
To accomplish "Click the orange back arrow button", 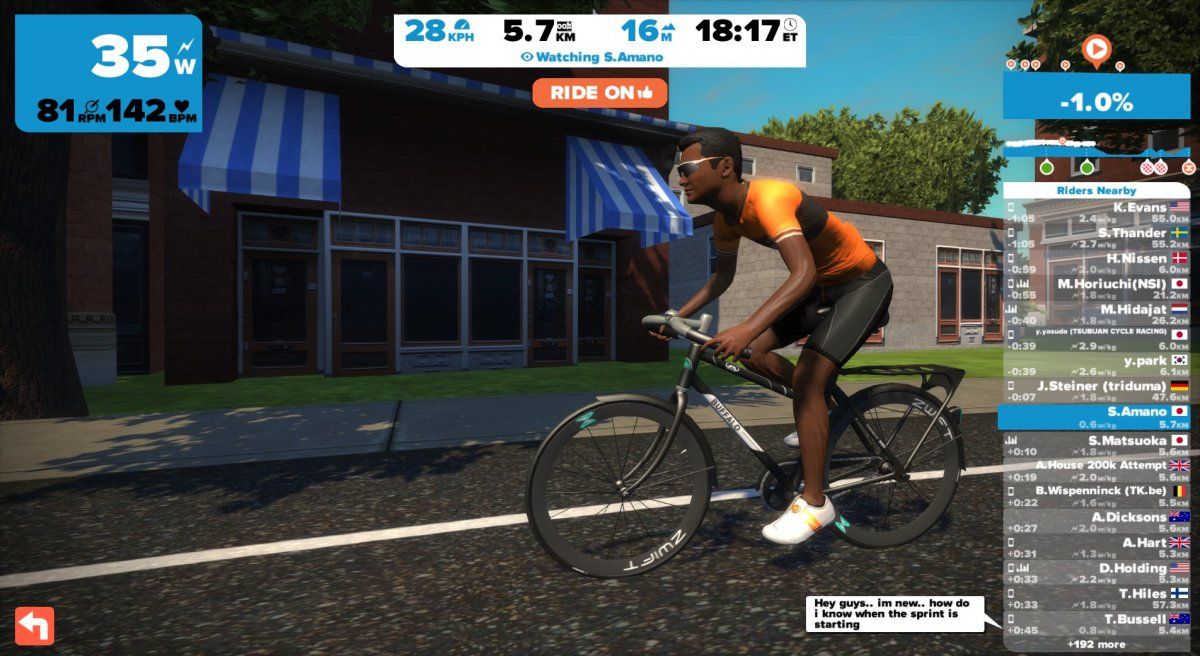I will coord(35,626).
